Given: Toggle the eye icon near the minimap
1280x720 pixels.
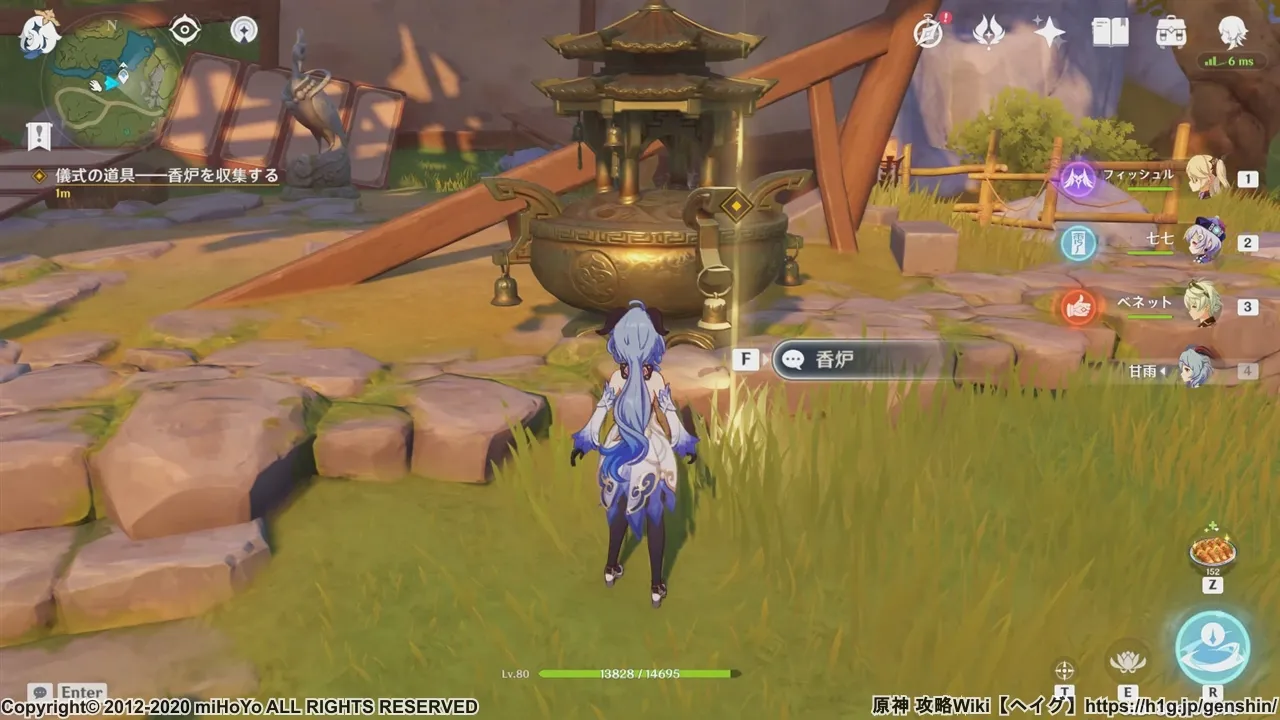Looking at the screenshot, I should click(182, 31).
